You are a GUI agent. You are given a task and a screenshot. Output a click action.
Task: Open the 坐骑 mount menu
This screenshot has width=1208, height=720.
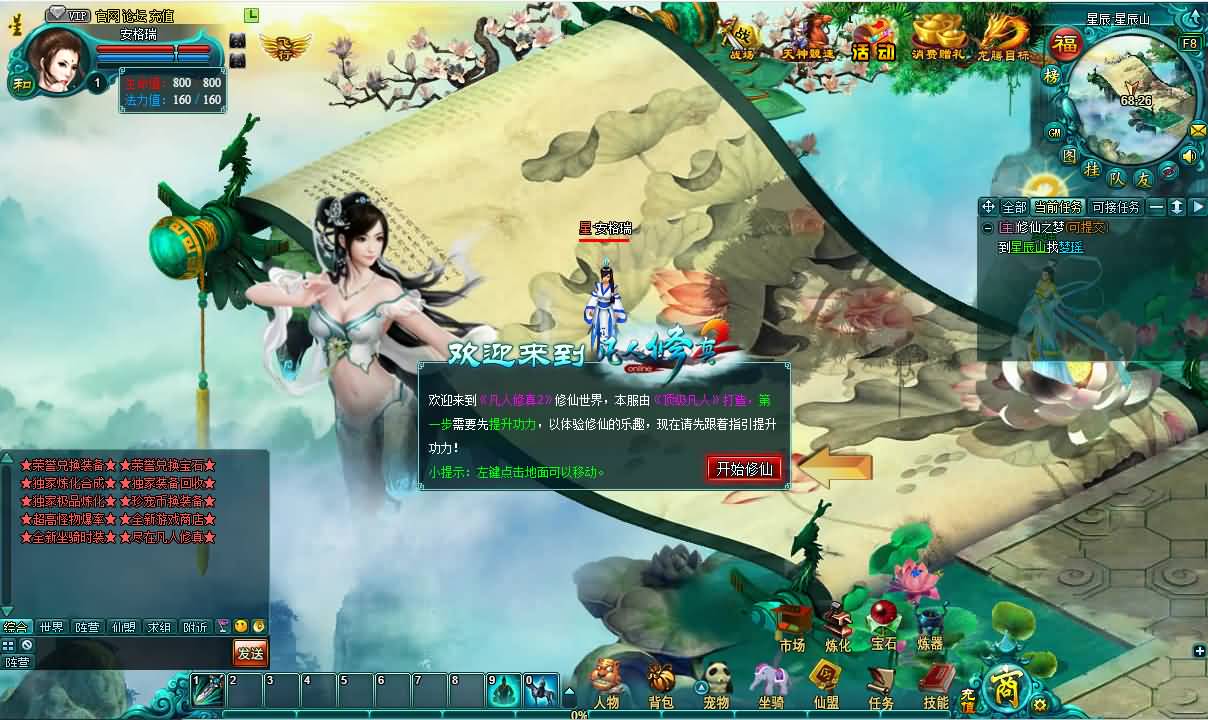[770, 686]
